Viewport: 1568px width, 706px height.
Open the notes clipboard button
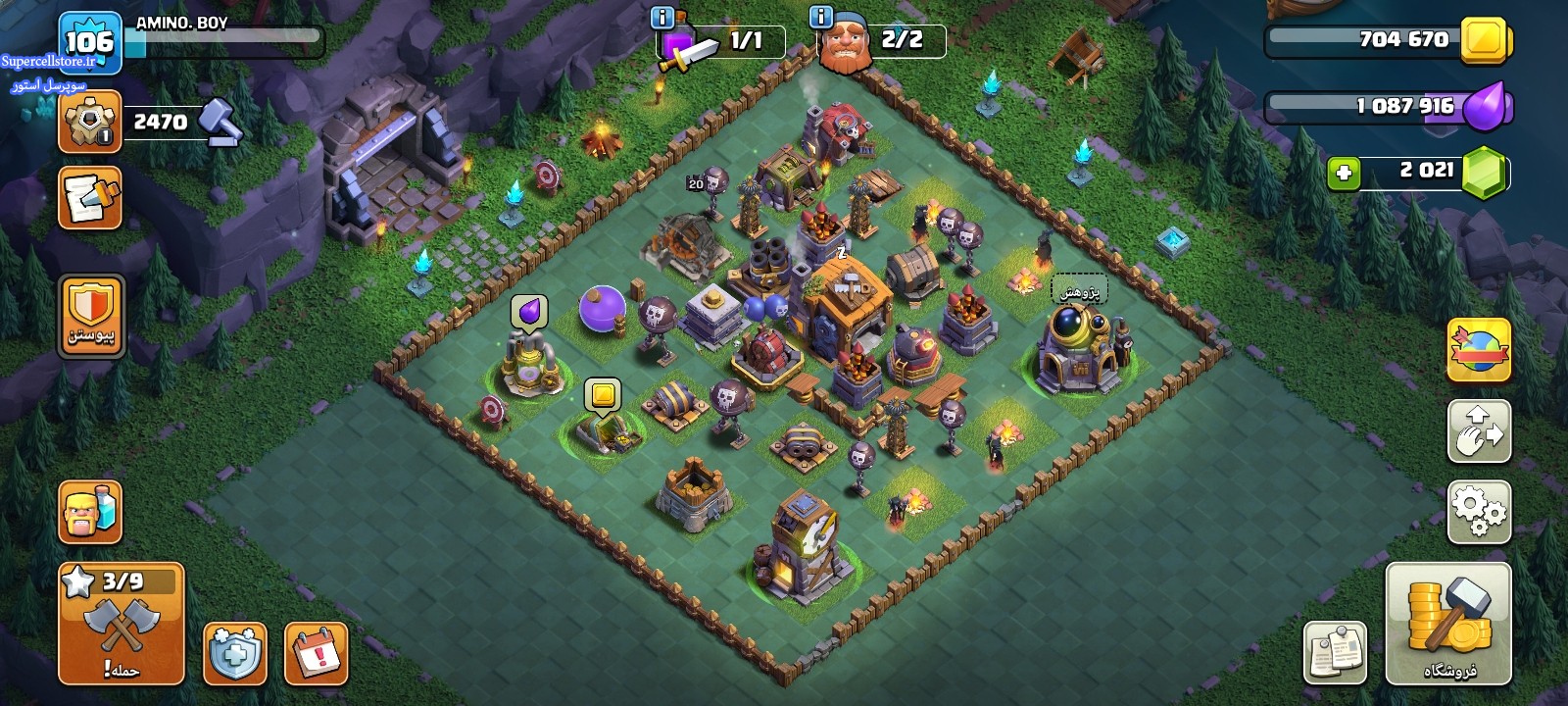coord(1335,652)
